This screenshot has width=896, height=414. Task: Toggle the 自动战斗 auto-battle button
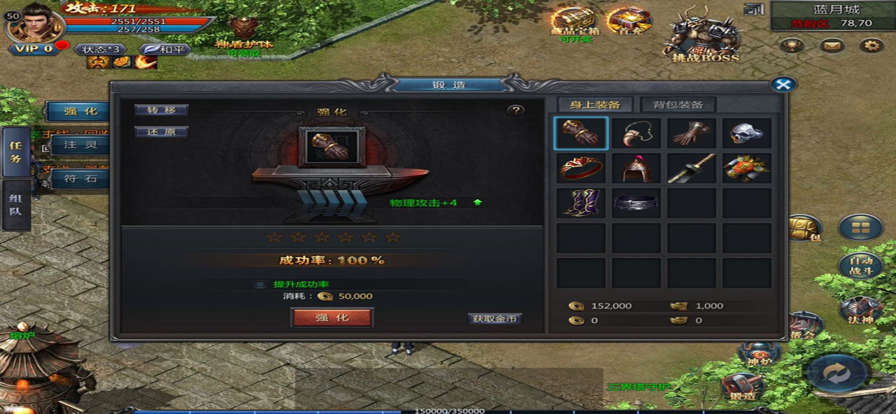859,262
